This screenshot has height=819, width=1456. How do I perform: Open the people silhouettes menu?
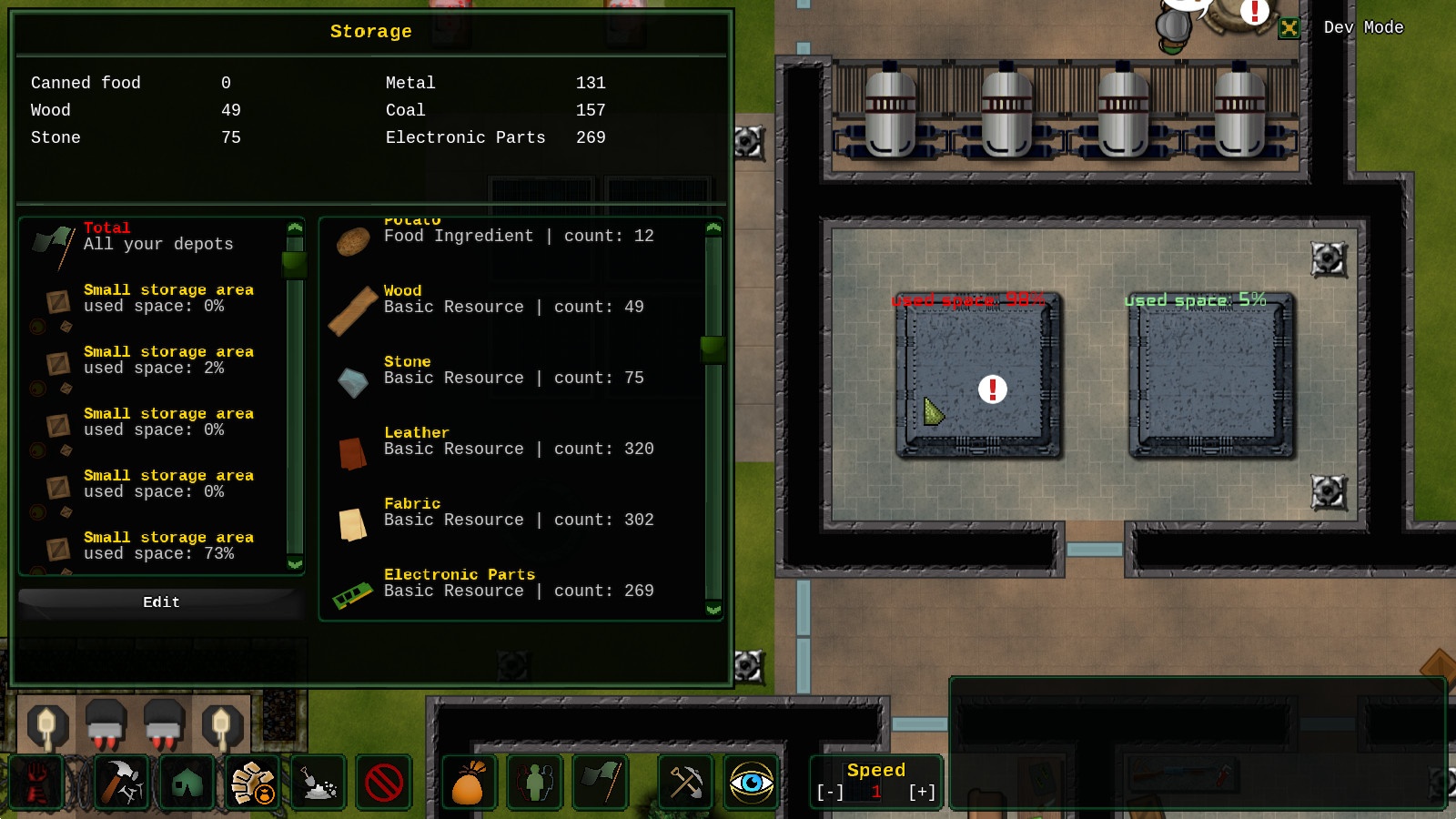tap(535, 783)
